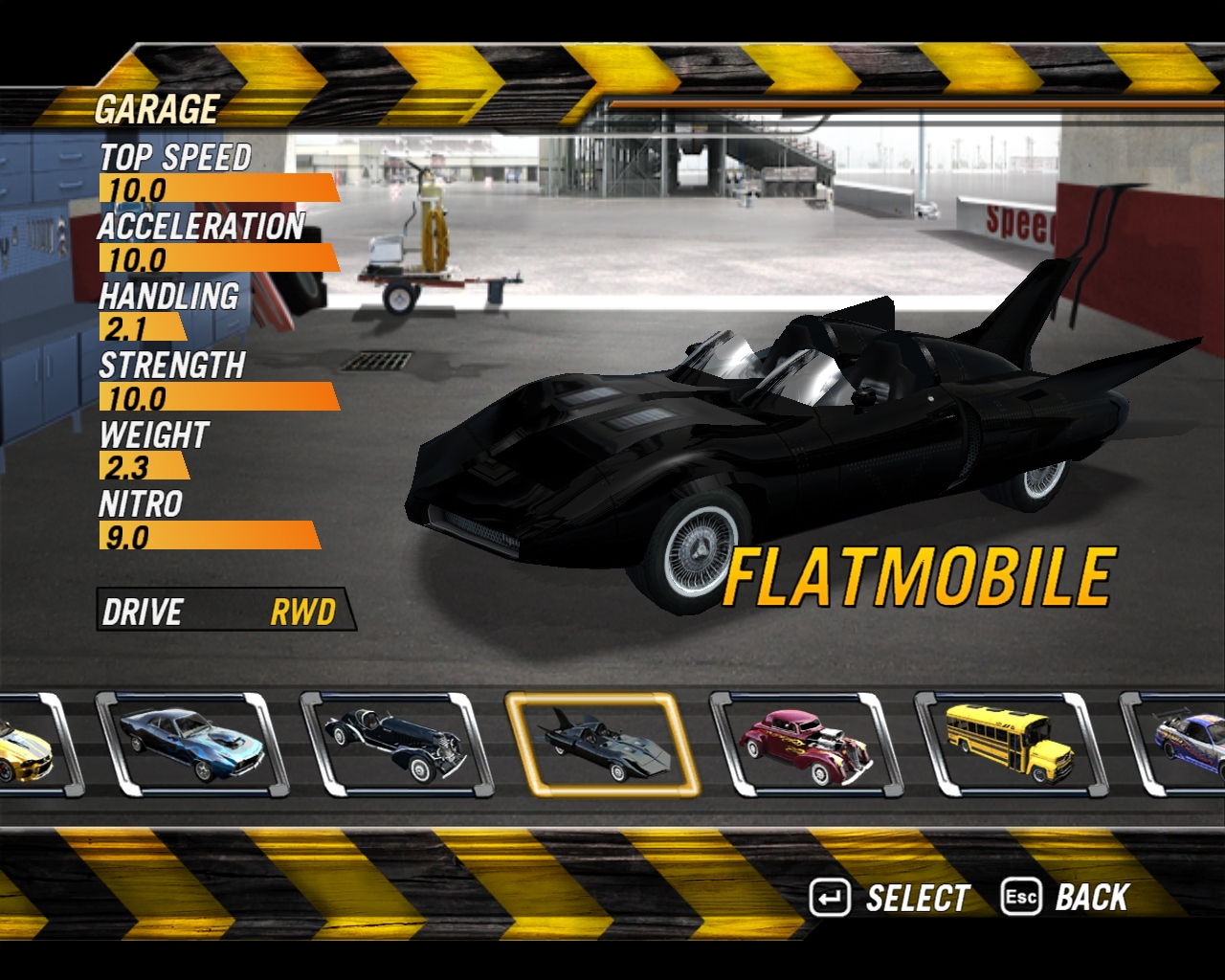Screen dimensions: 1225x980
Task: Select the maroon hot rod thumbnail
Action: 806,745
